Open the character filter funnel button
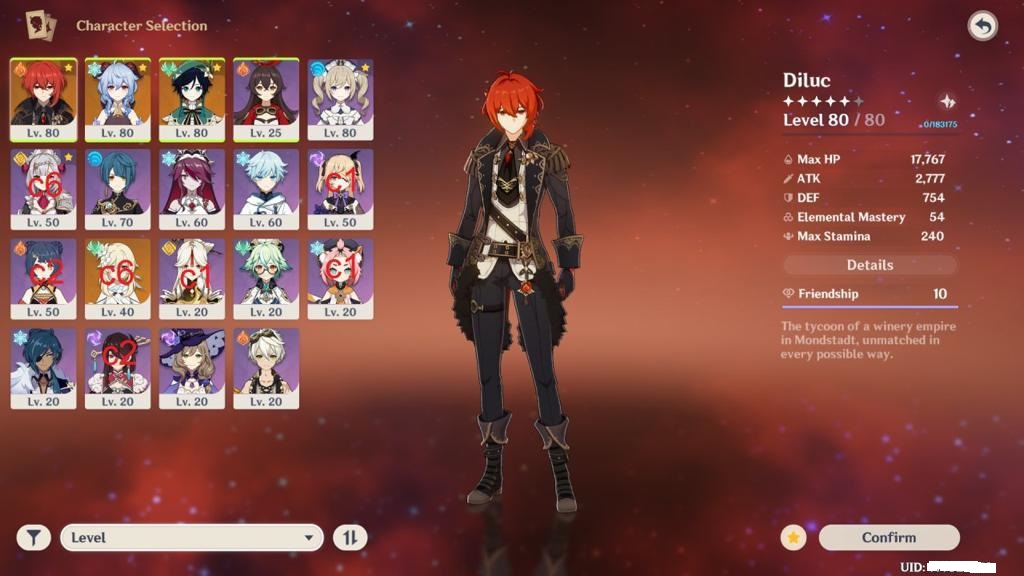 [x=33, y=538]
